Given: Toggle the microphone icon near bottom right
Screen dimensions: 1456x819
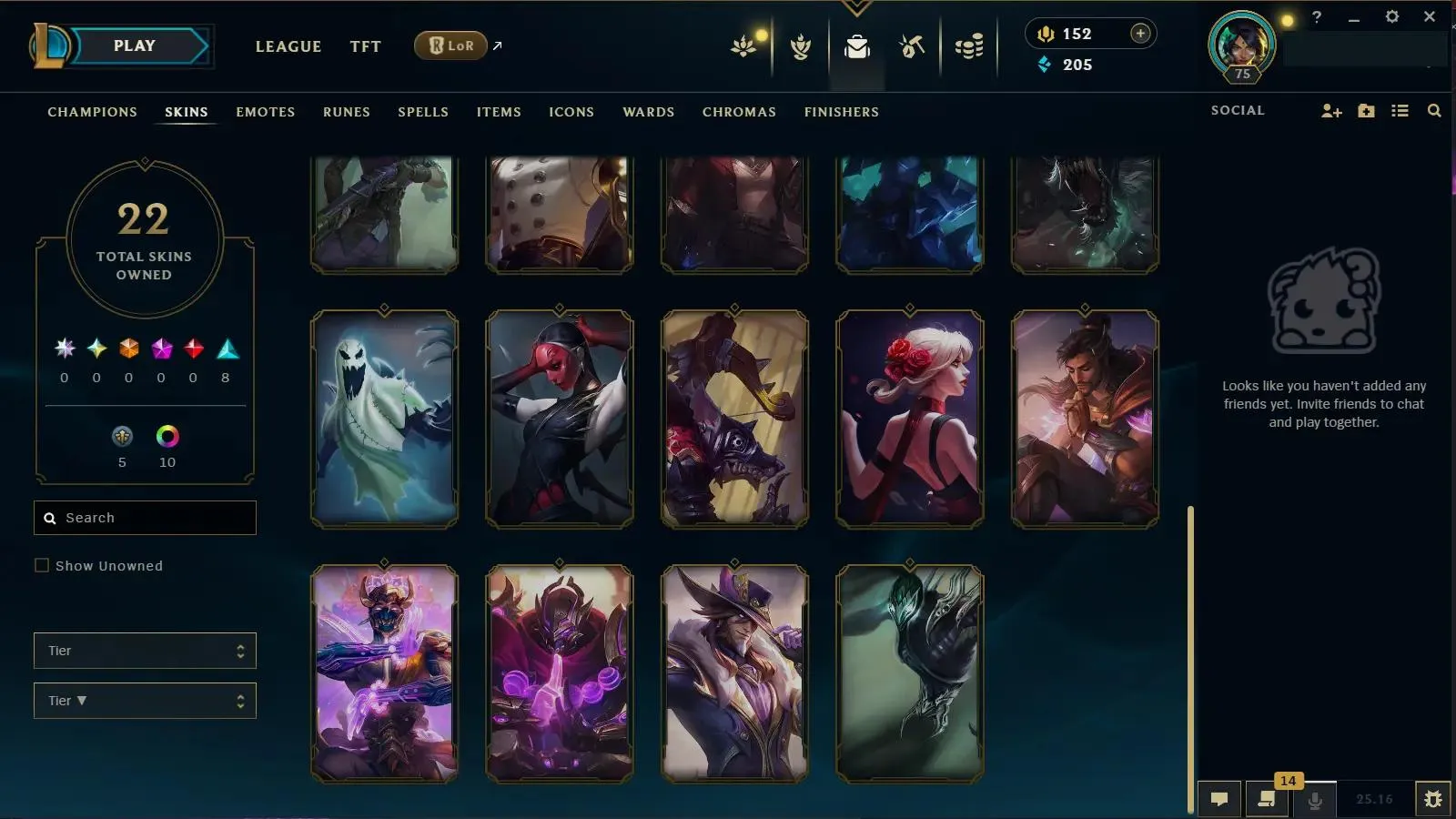Looking at the screenshot, I should (x=1313, y=799).
